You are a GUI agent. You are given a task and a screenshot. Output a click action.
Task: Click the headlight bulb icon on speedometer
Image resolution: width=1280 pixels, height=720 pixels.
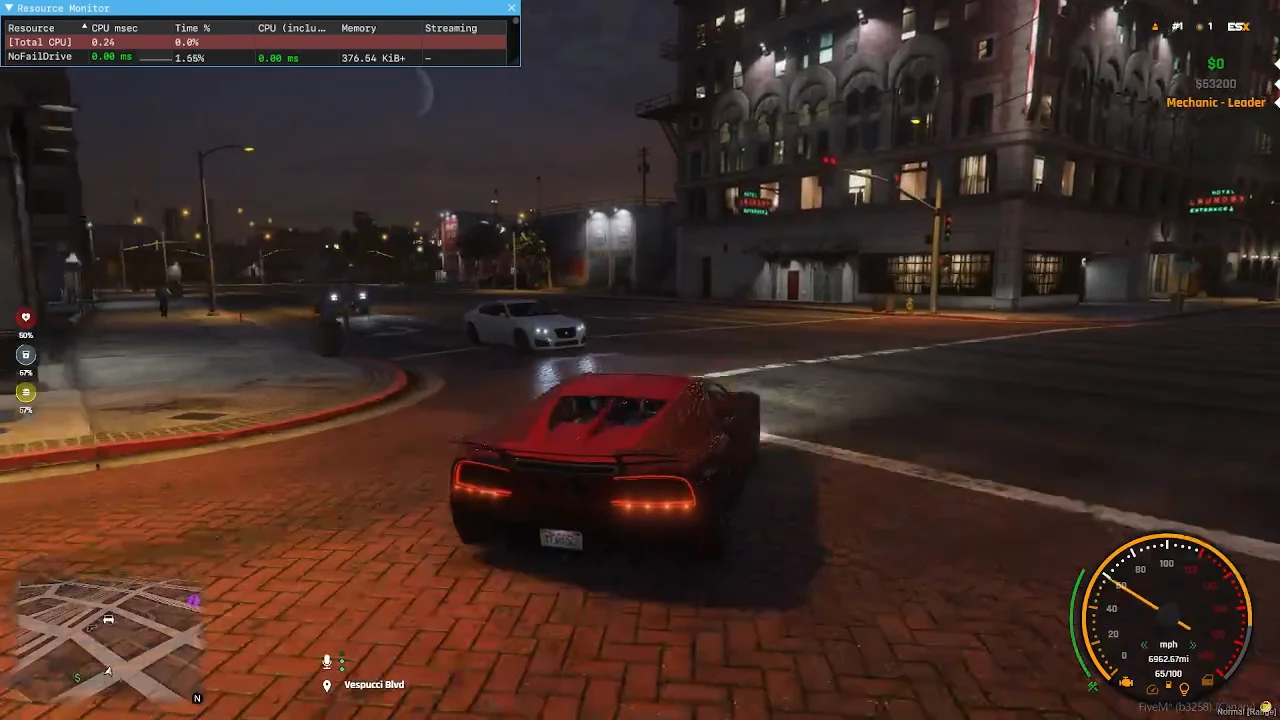1184,689
